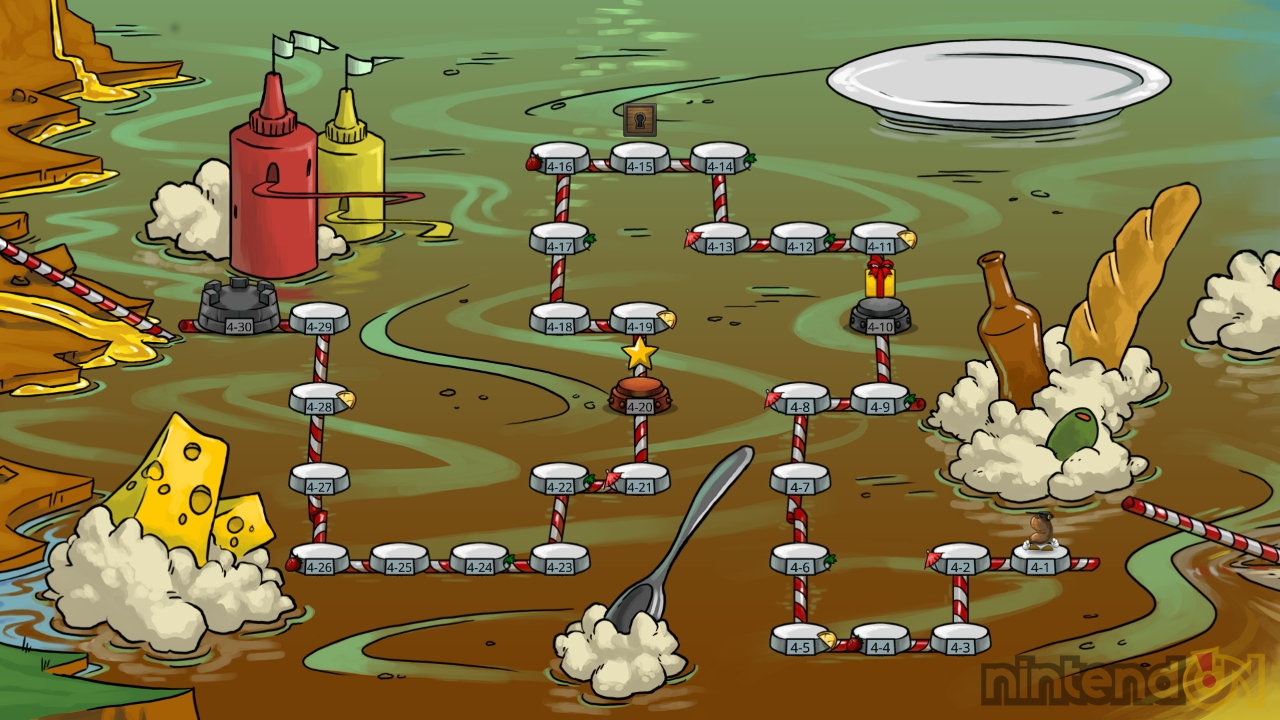
Task: Open level 4-3
Action: [x=960, y=641]
